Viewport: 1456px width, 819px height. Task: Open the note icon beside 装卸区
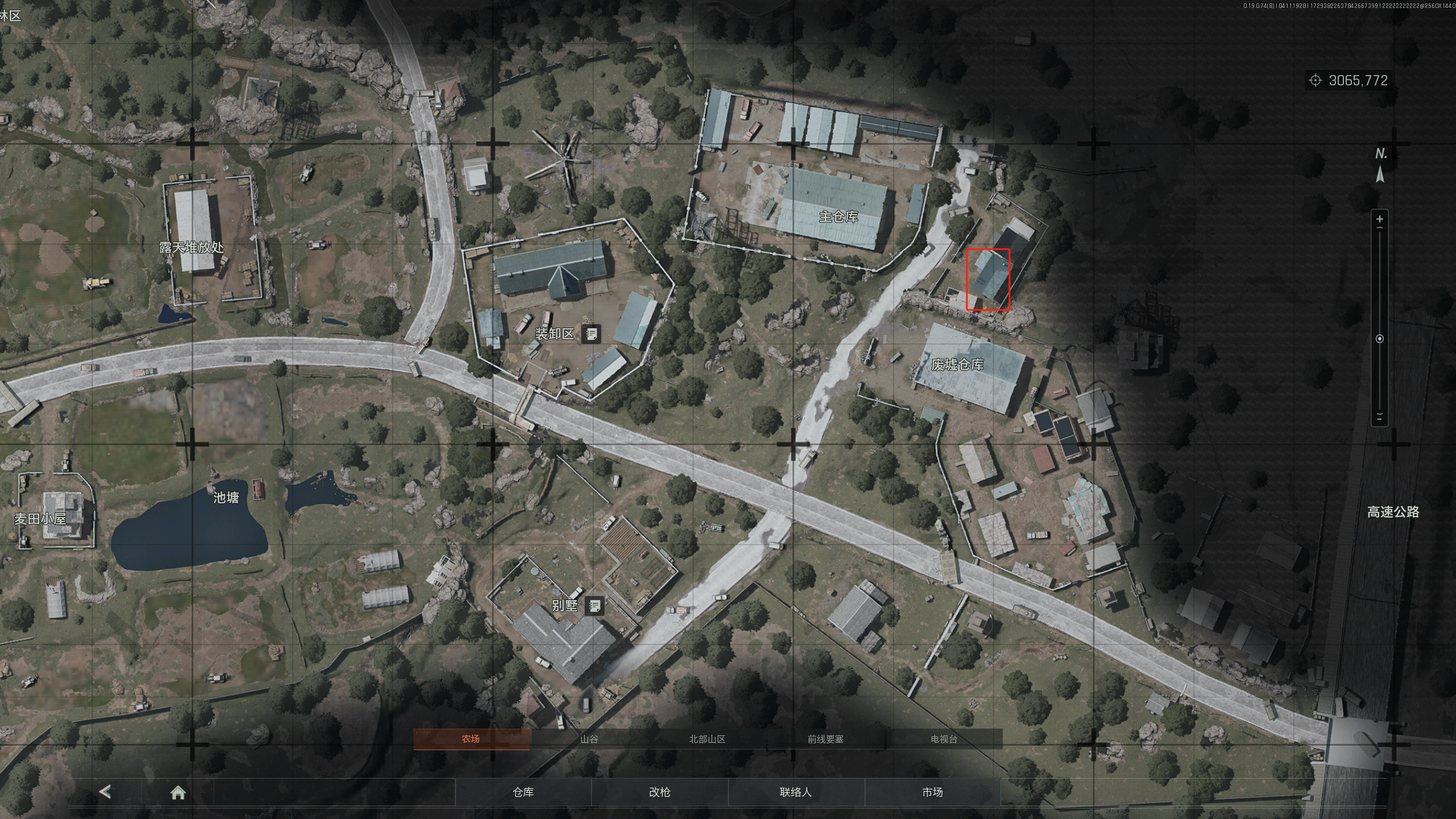tap(591, 334)
